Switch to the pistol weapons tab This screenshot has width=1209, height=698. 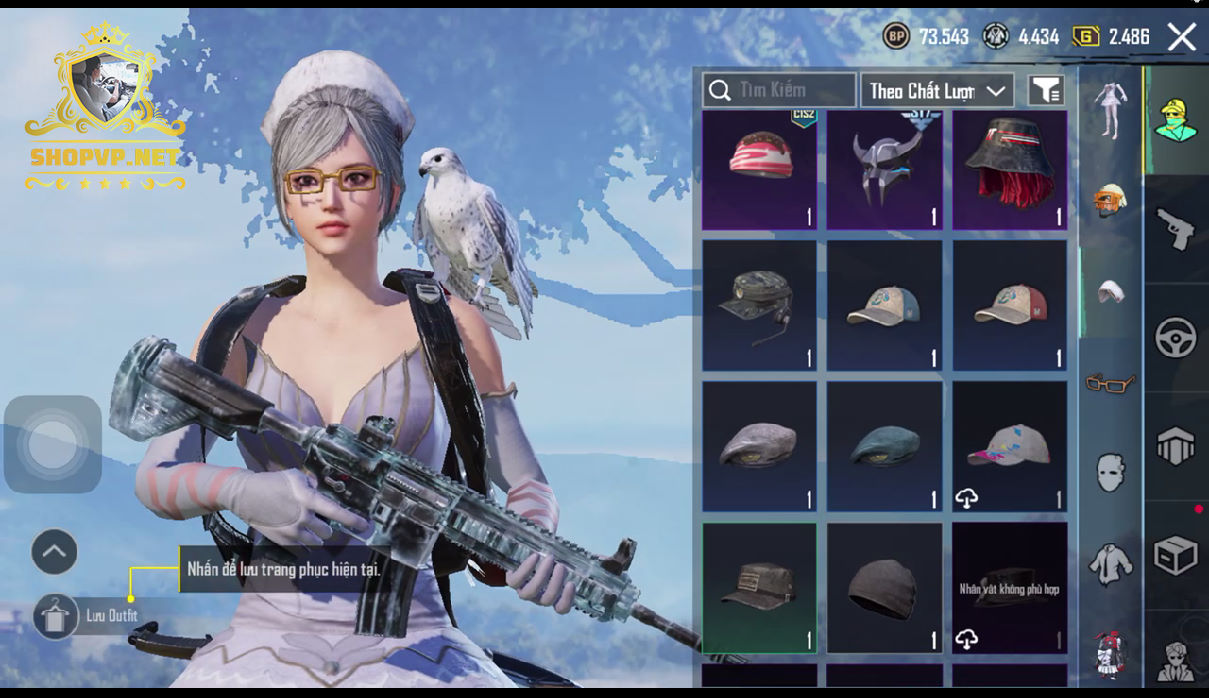click(1176, 229)
